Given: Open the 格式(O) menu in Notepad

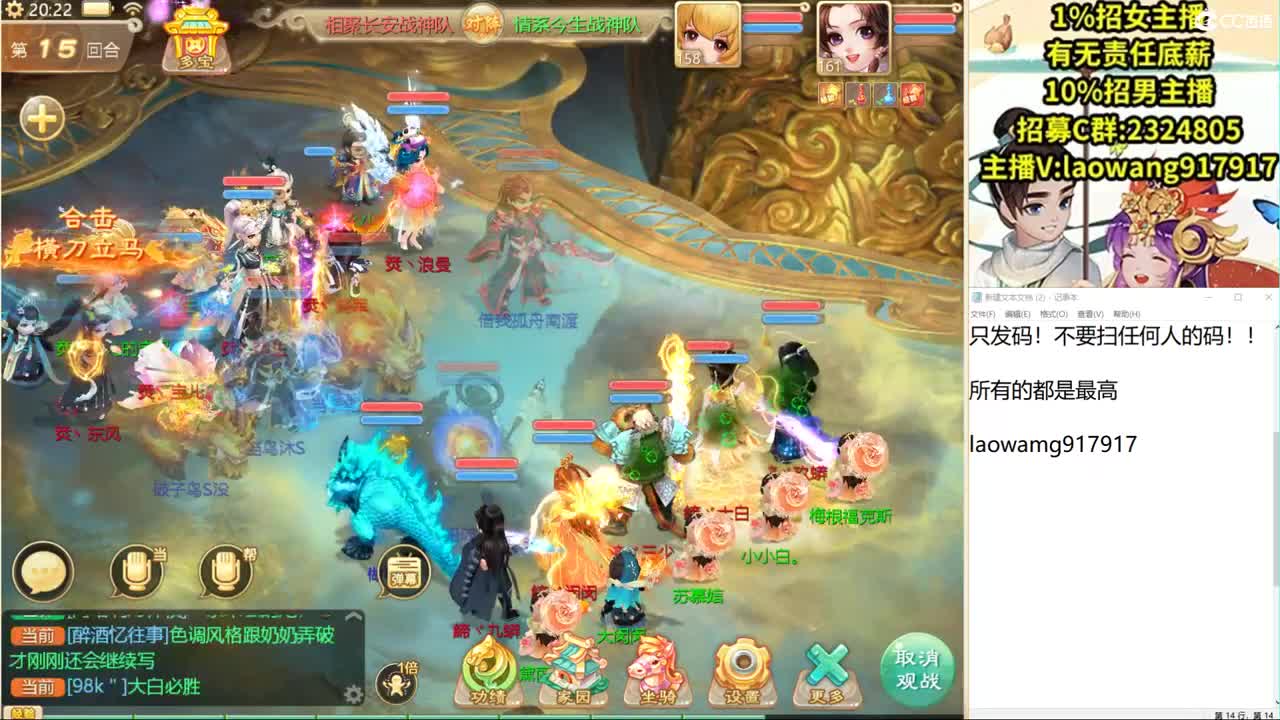Looking at the screenshot, I should (x=1054, y=314).
